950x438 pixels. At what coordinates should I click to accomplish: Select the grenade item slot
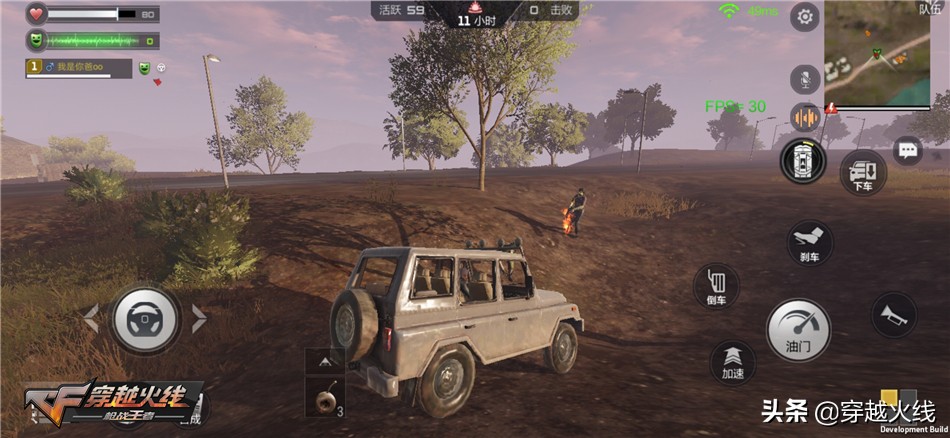[325, 400]
